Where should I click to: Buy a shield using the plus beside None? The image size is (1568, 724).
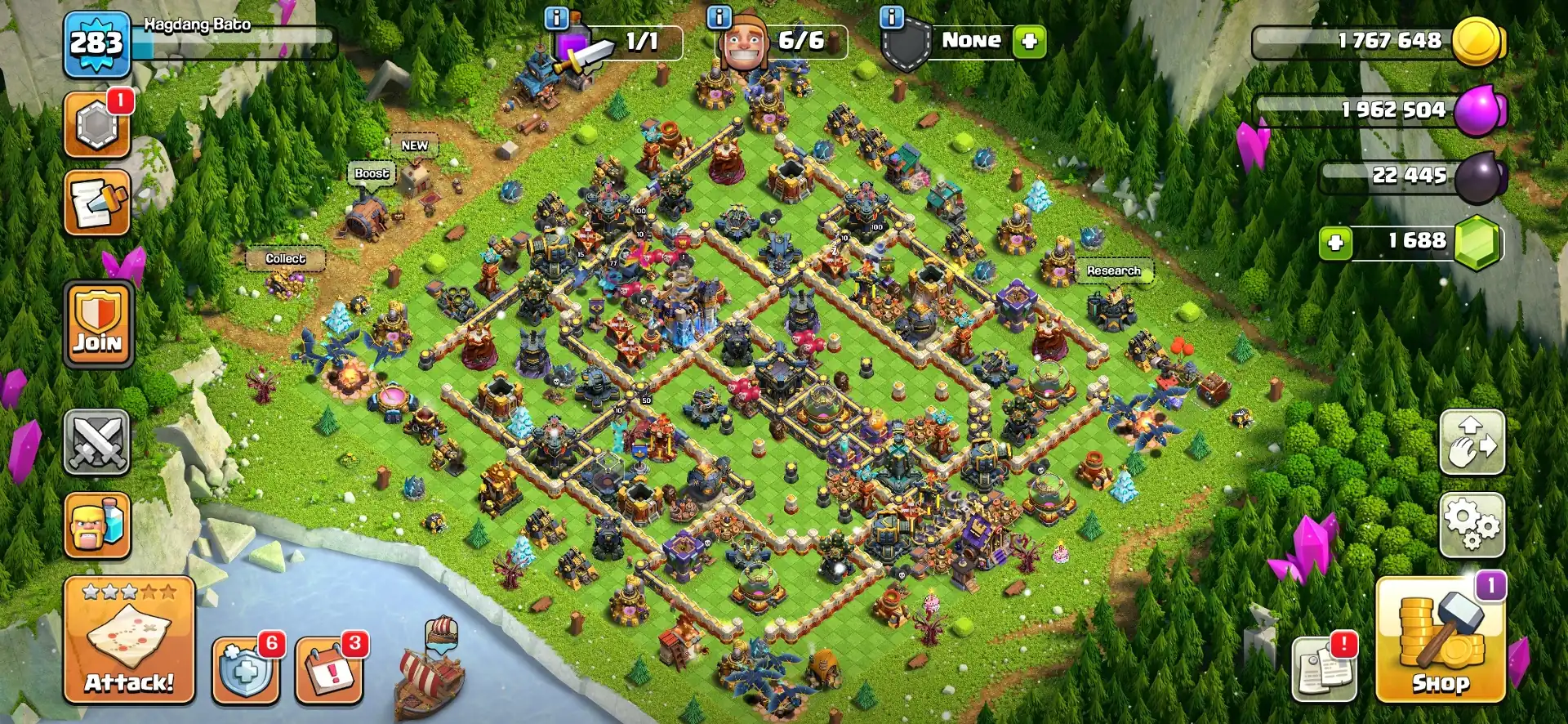coord(1028,41)
